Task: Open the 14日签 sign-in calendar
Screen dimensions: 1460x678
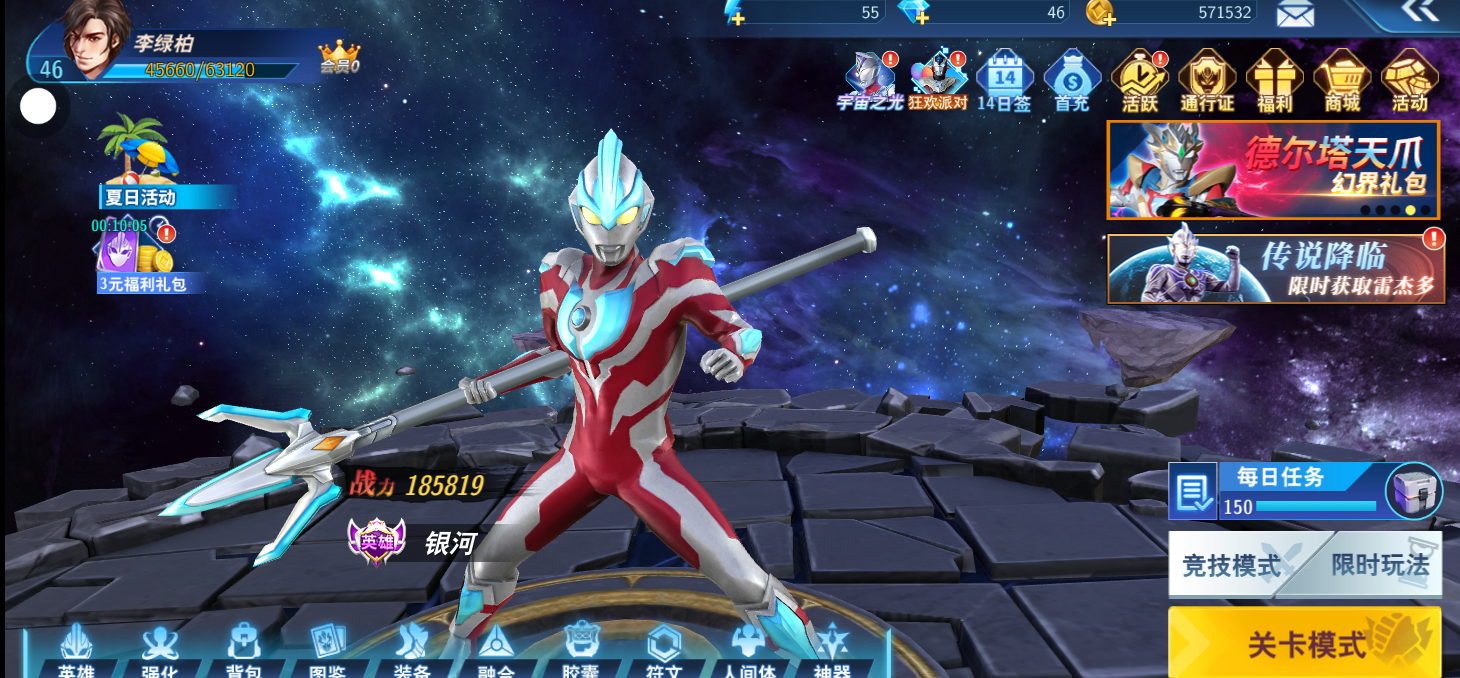Action: 1004,80
